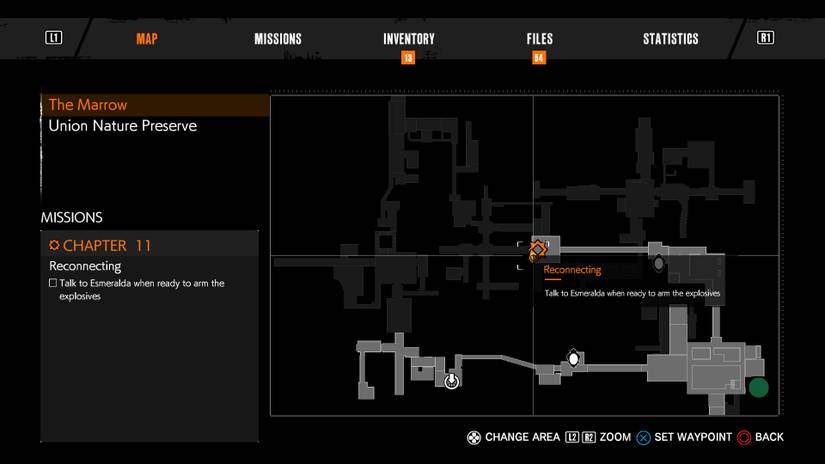Open the Missions tab
Image resolution: width=825 pixels, height=464 pixels.
[278, 39]
